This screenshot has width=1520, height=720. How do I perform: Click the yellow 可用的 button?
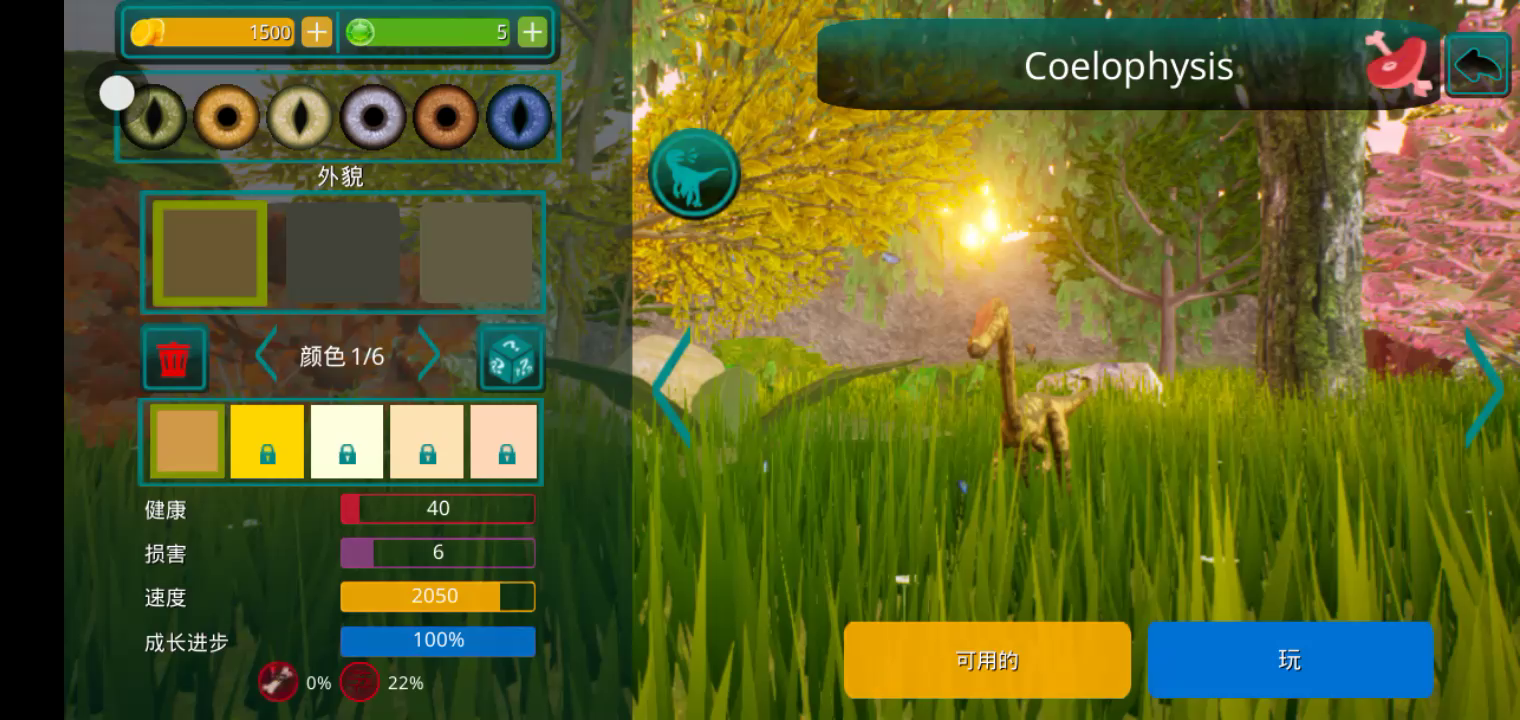pos(987,660)
